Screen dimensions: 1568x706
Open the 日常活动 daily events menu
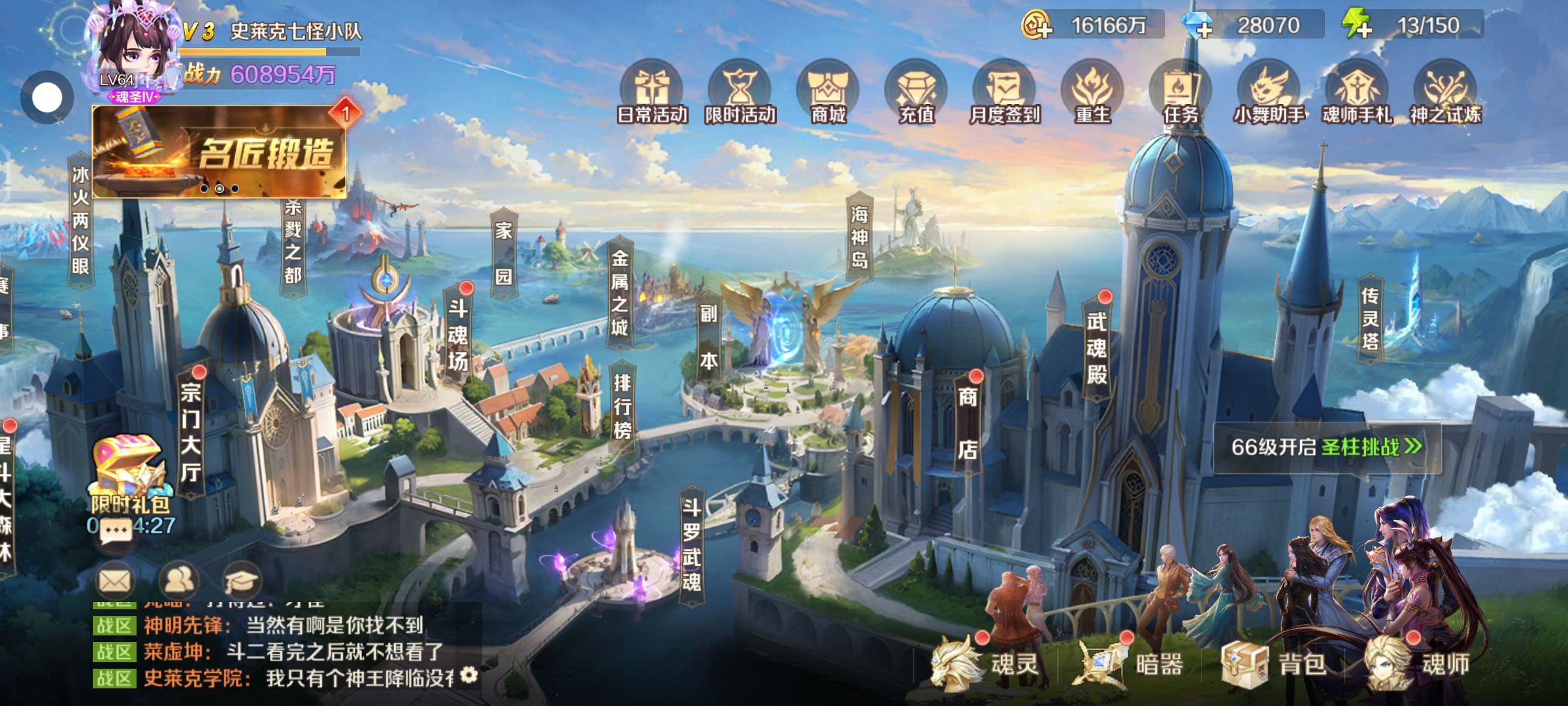(x=651, y=93)
